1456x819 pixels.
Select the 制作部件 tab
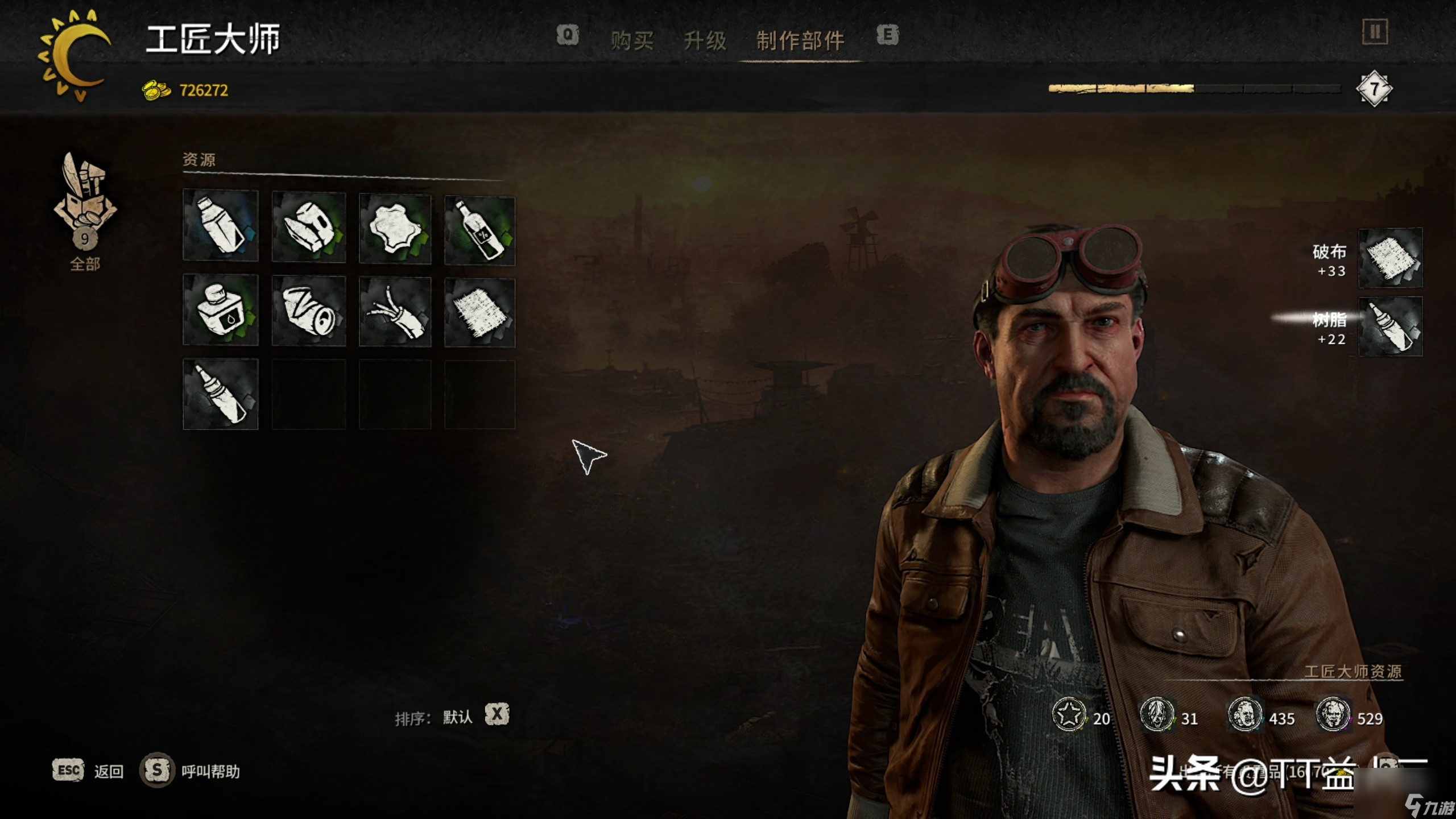click(x=800, y=41)
